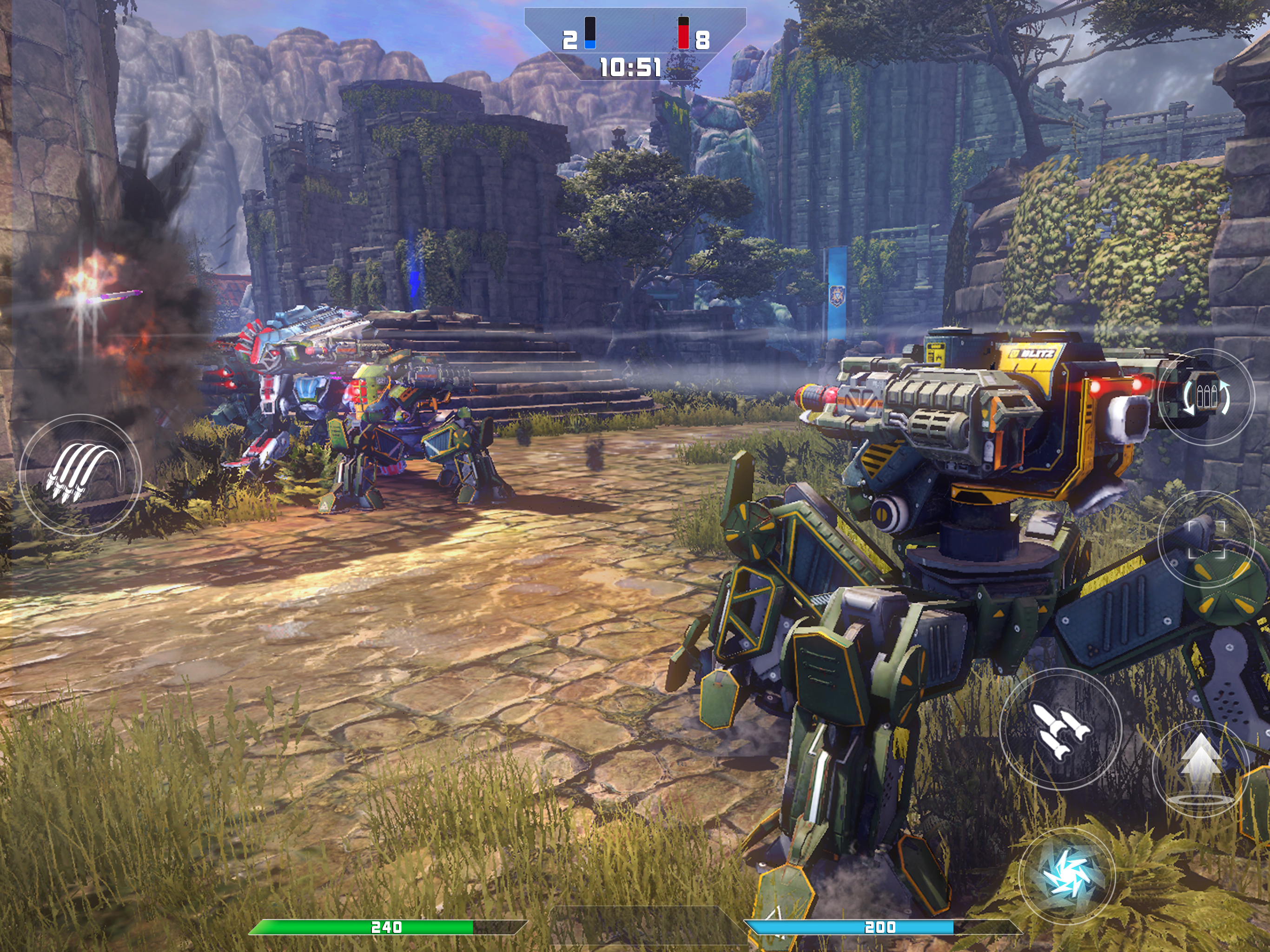The width and height of the screenshot is (1270, 952).
Task: Fire the missile barrage ability on the left
Action: (80, 475)
